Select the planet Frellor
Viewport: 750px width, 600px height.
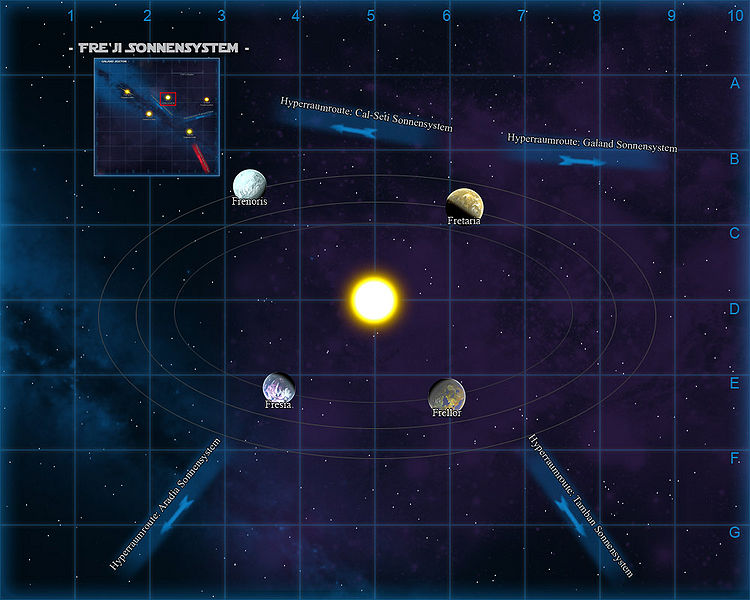coord(446,395)
